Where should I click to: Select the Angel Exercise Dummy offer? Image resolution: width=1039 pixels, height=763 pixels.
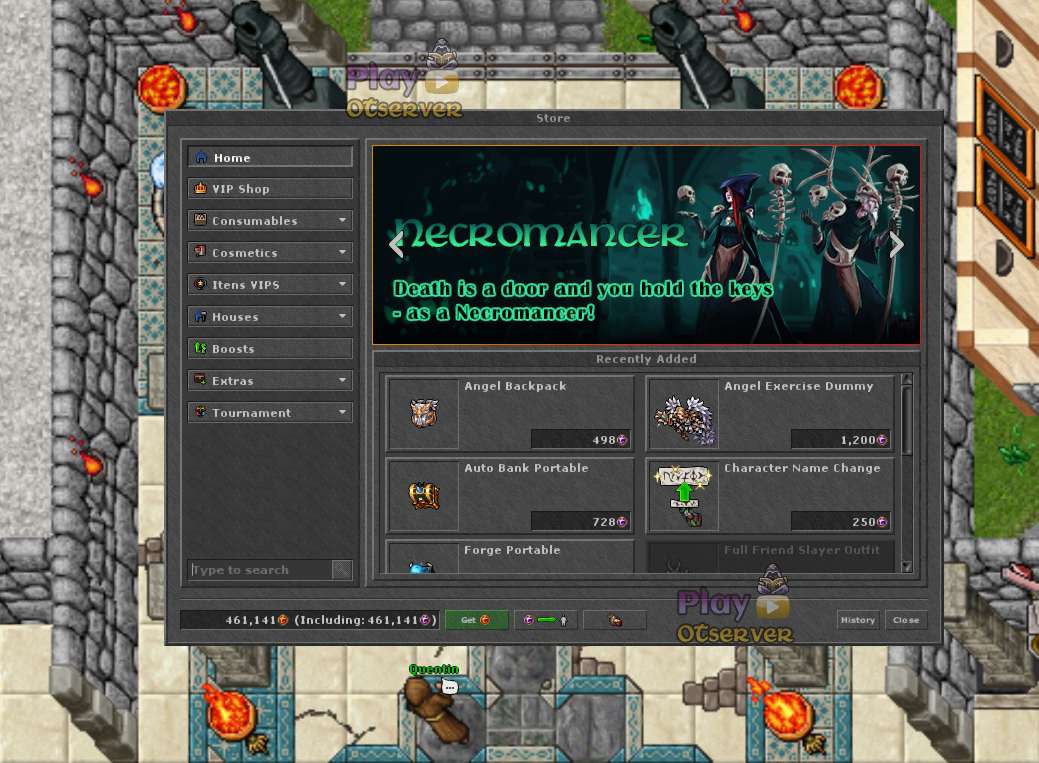click(770, 413)
